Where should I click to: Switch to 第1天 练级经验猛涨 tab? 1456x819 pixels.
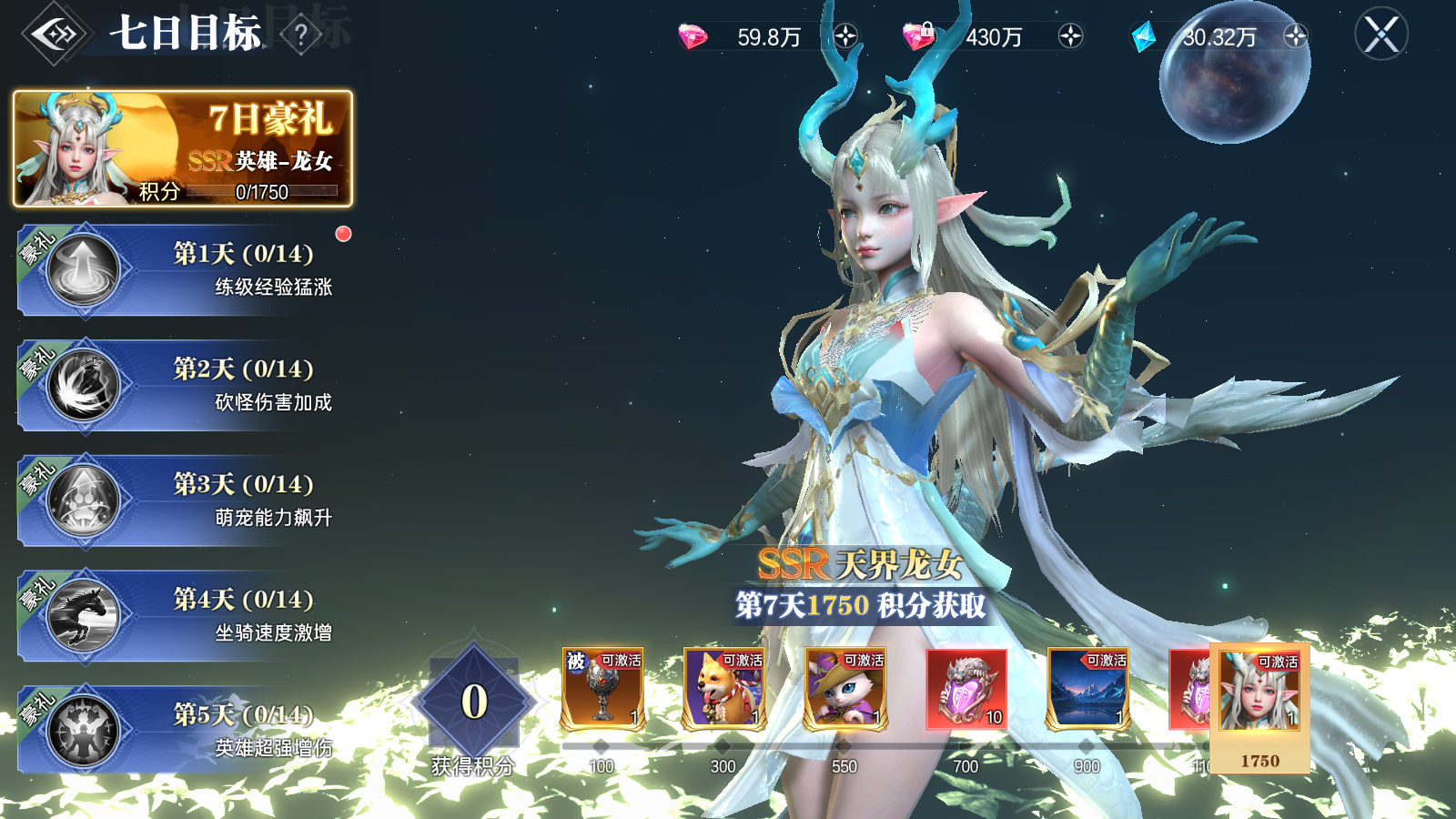pos(182,270)
